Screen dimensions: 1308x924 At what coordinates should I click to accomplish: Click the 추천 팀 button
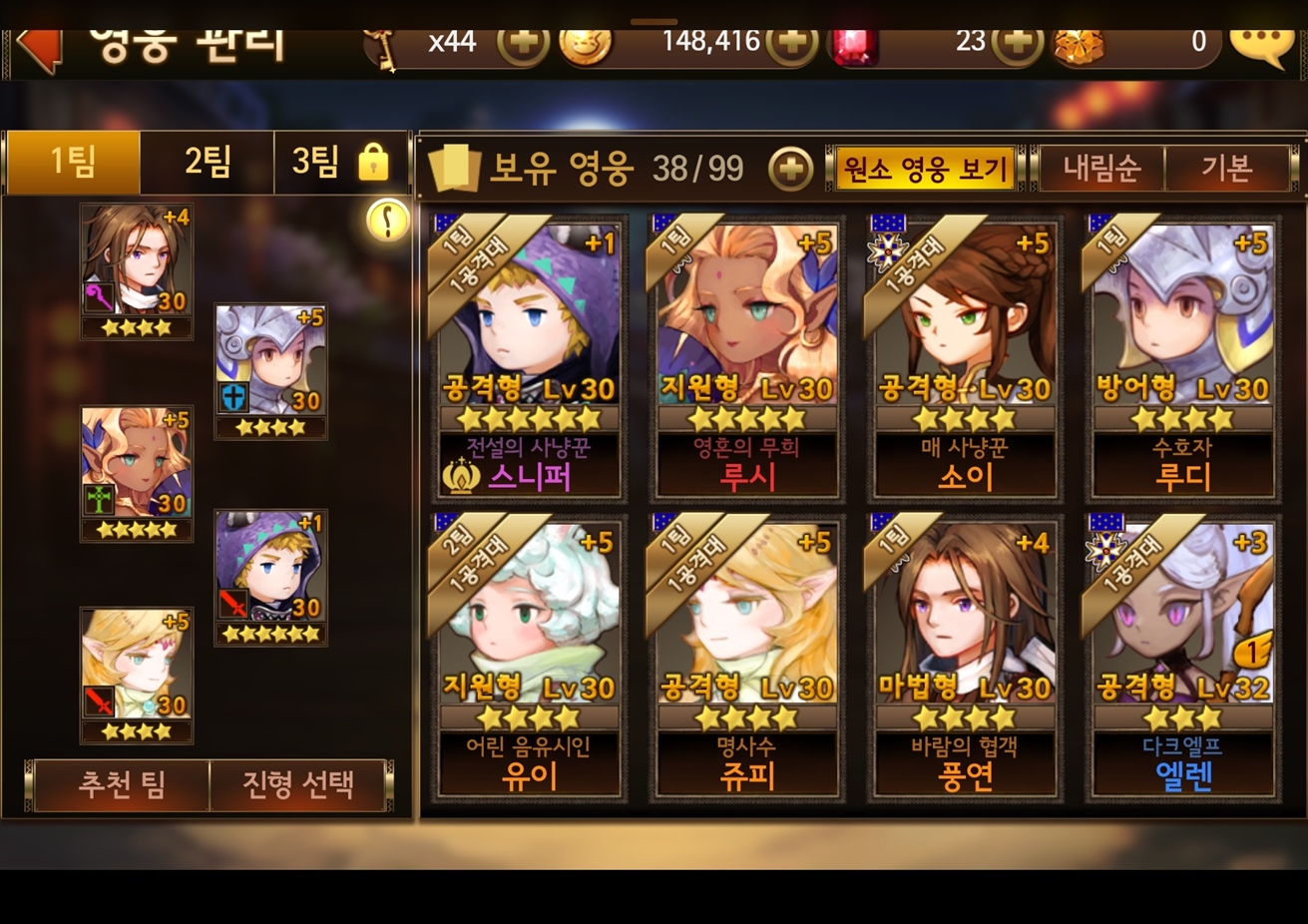(121, 784)
